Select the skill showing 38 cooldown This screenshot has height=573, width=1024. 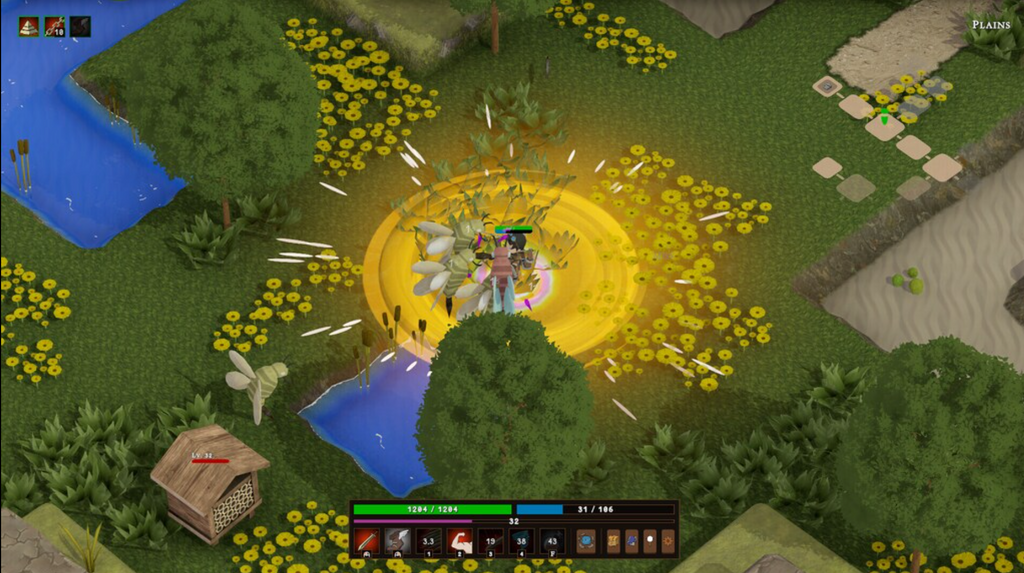521,541
